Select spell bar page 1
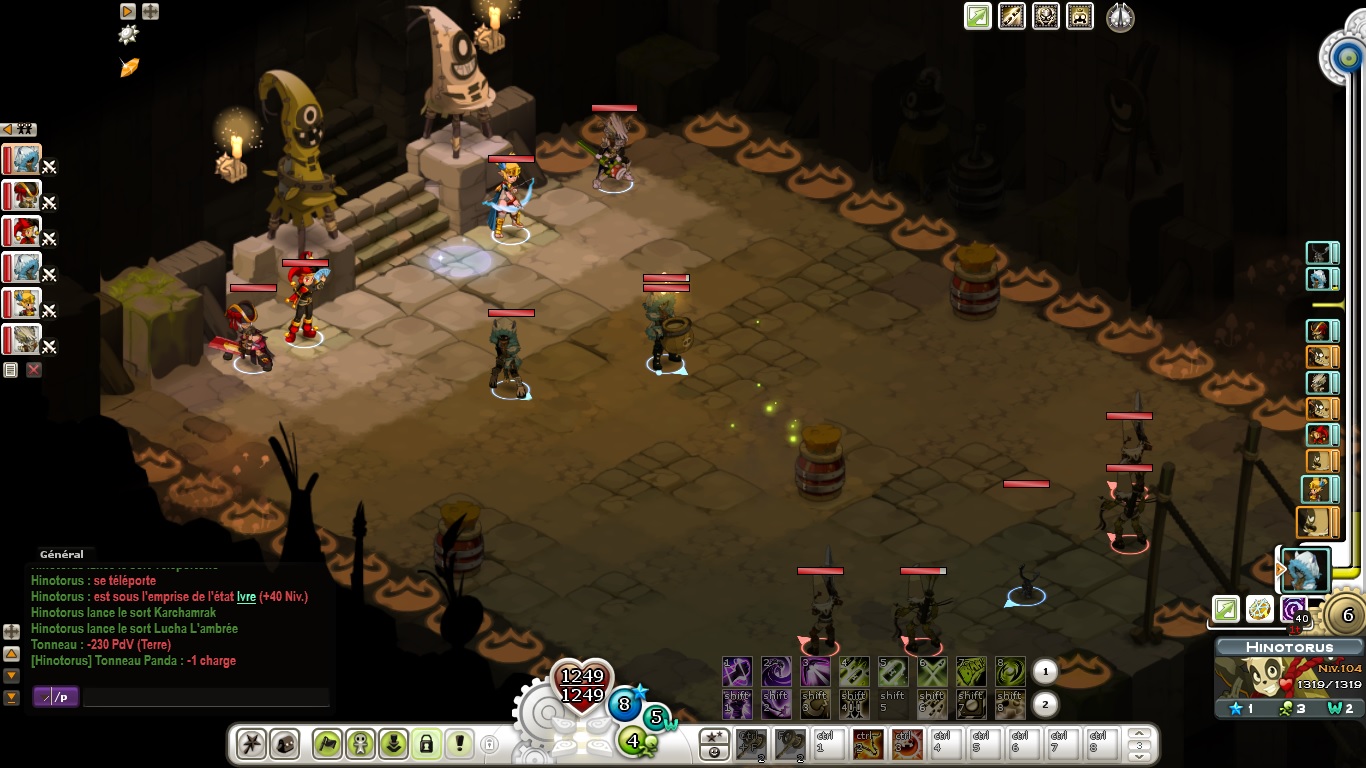The height and width of the screenshot is (768, 1366). [x=1044, y=671]
